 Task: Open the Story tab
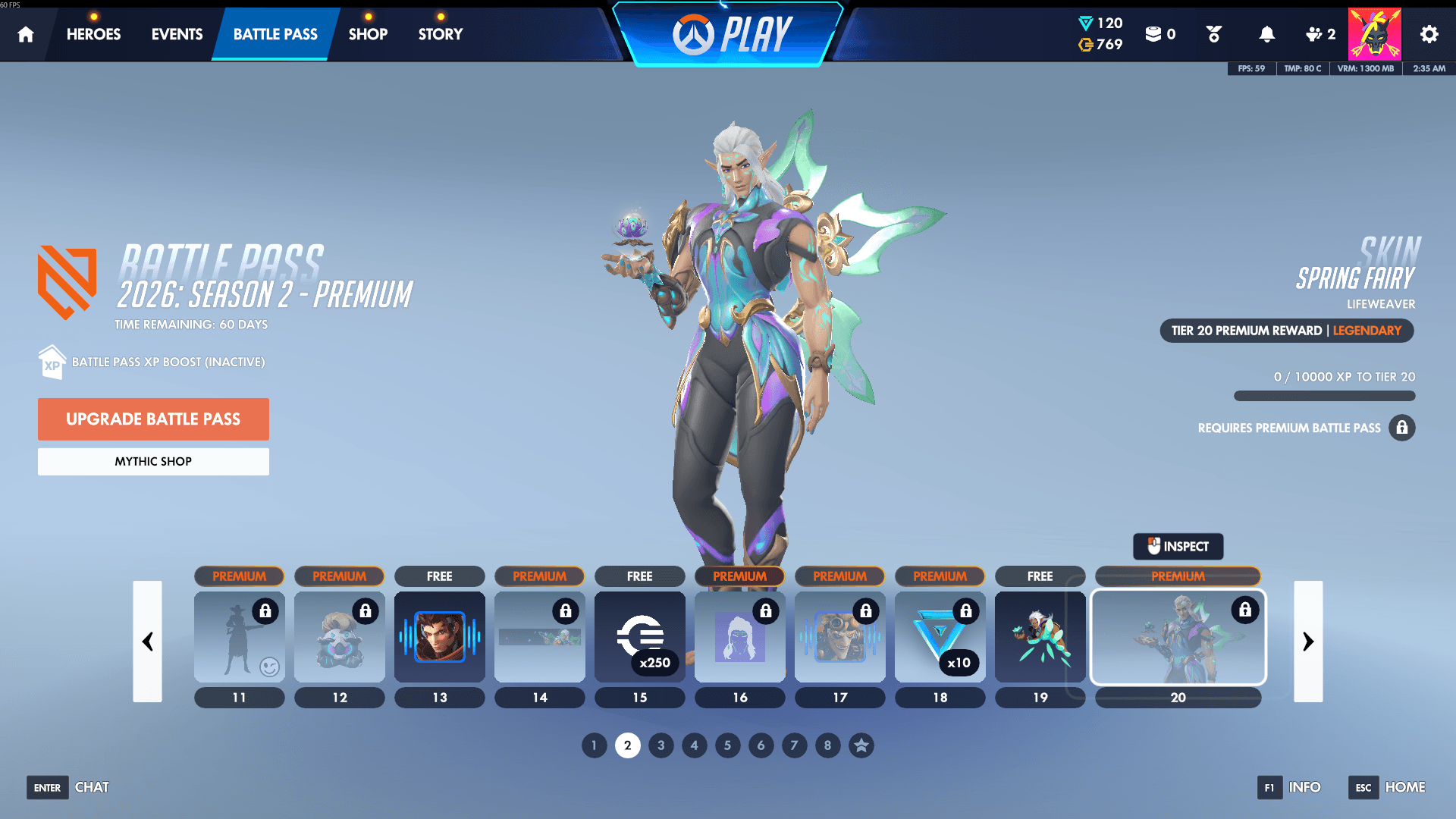coord(440,34)
